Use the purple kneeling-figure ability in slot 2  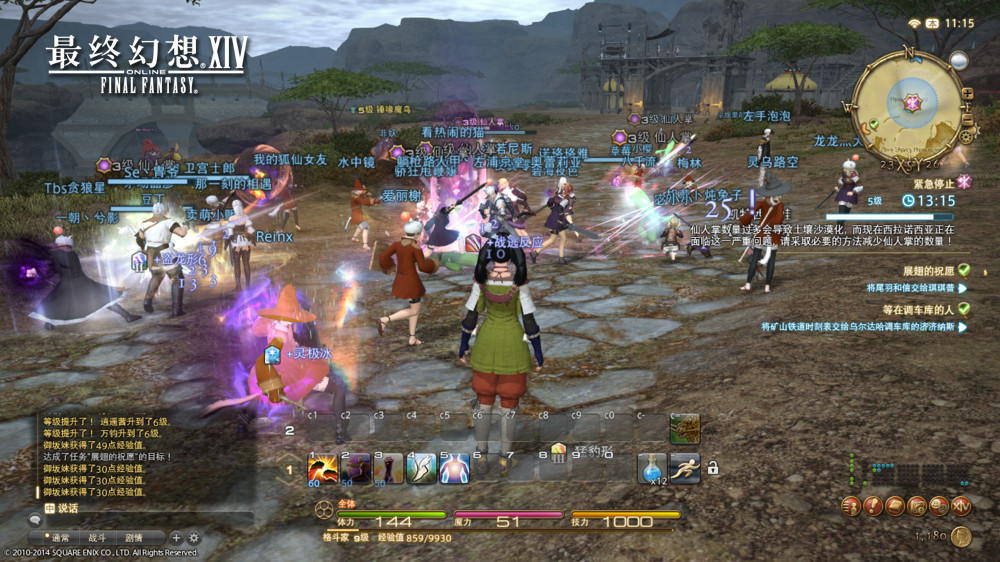coord(356,468)
